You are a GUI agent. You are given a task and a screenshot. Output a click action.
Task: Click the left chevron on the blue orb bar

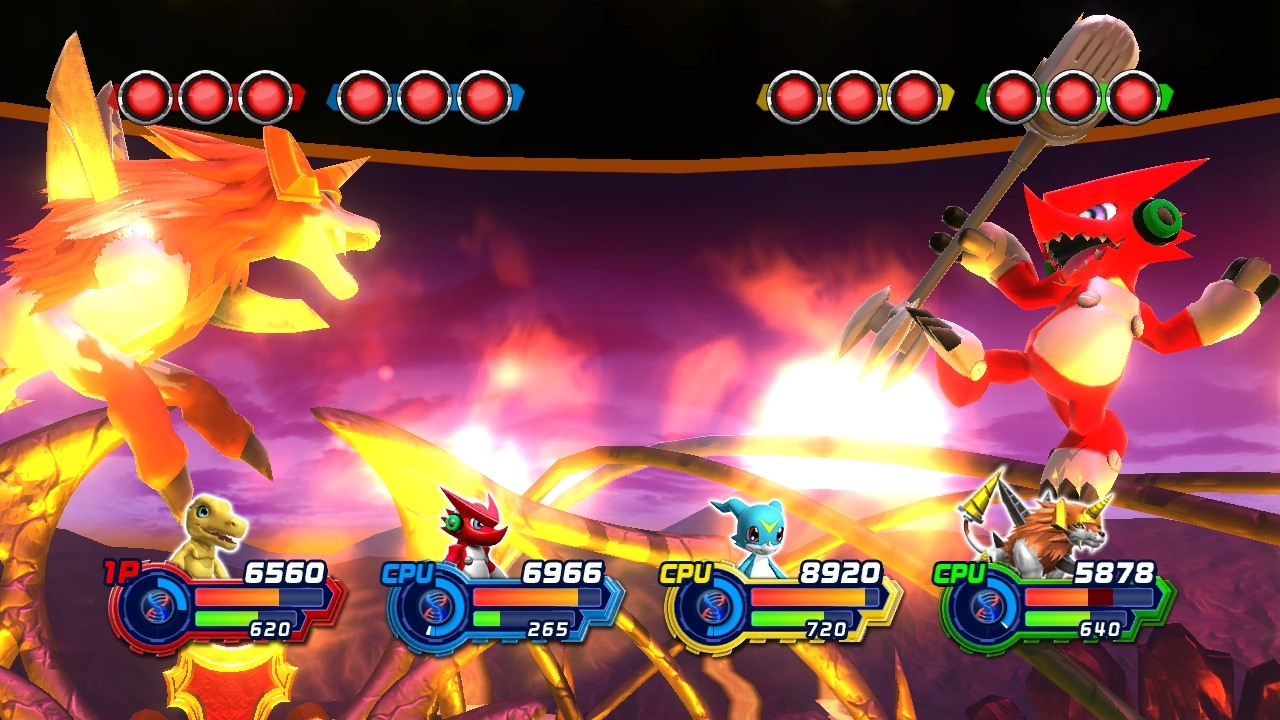tap(333, 94)
